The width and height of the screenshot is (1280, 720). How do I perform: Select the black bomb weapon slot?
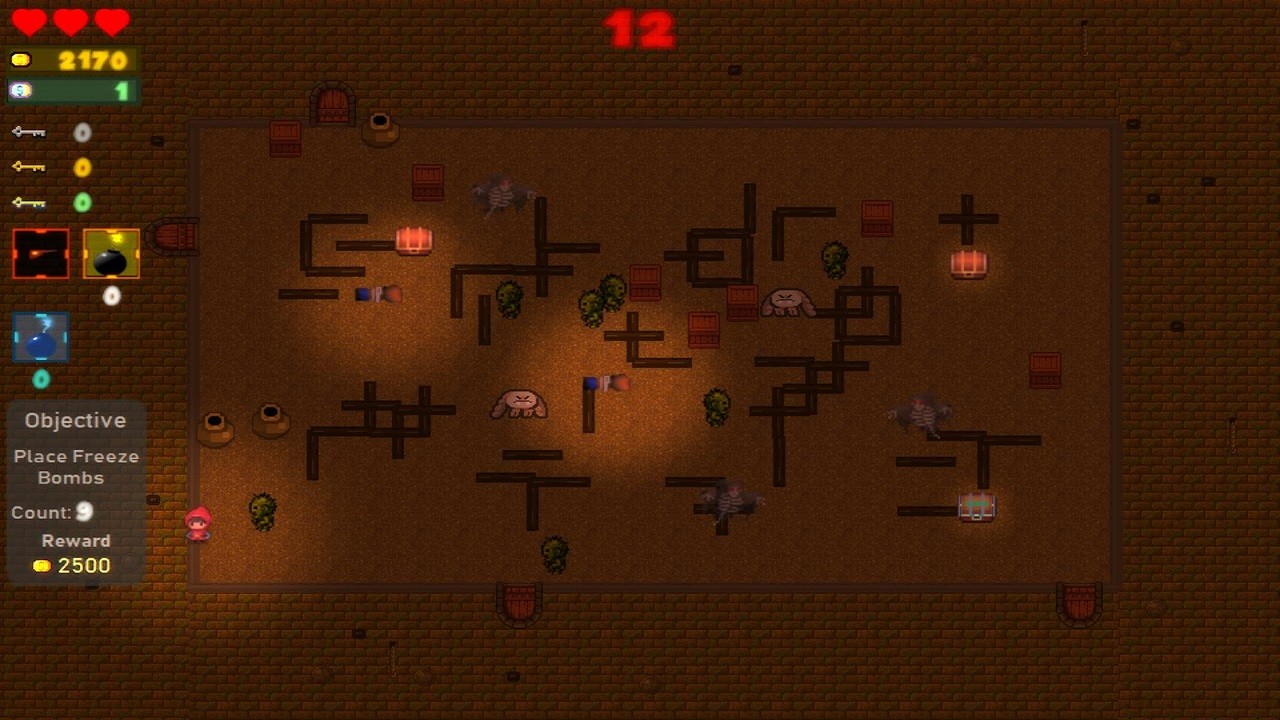click(110, 252)
